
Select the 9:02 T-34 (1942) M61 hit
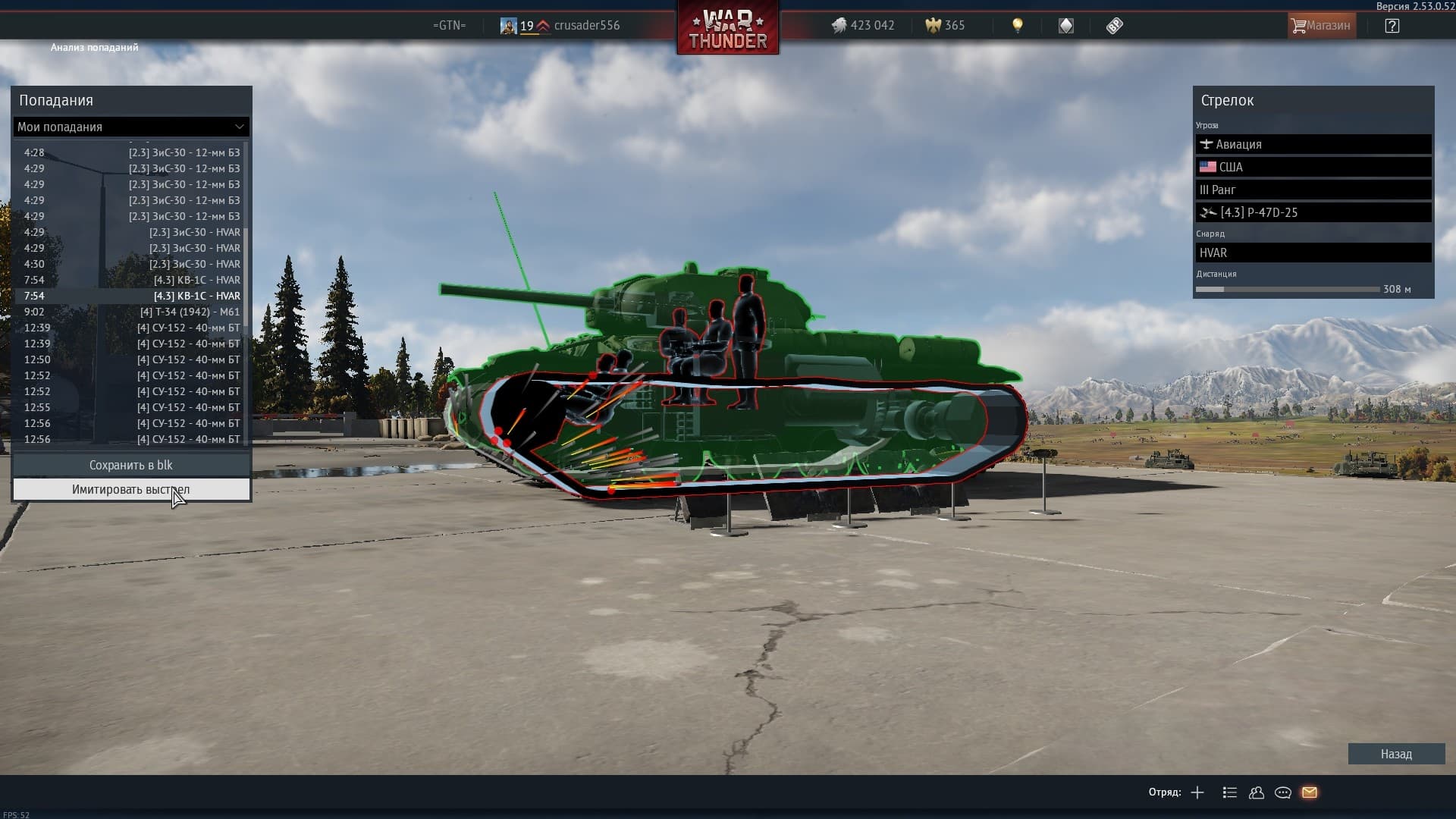(131, 312)
